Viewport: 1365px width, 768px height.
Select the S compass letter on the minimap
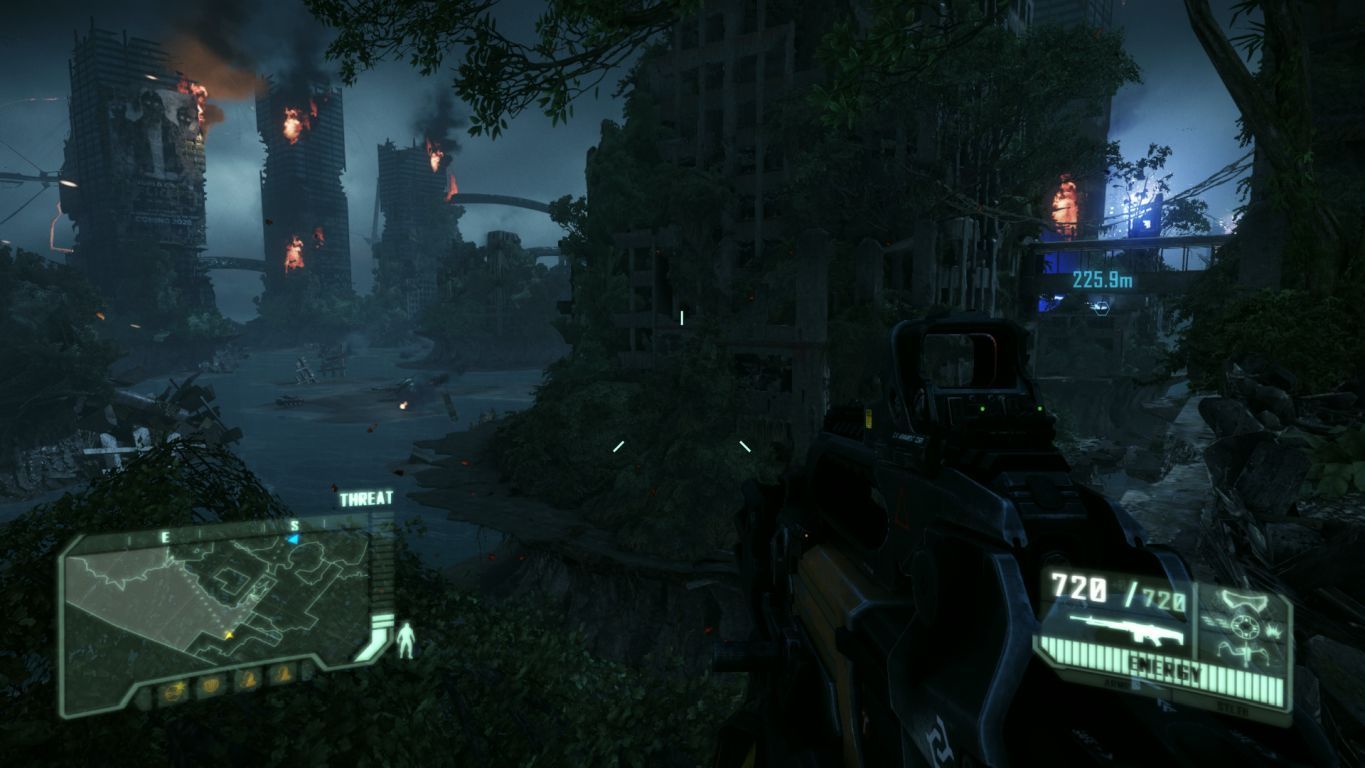295,526
